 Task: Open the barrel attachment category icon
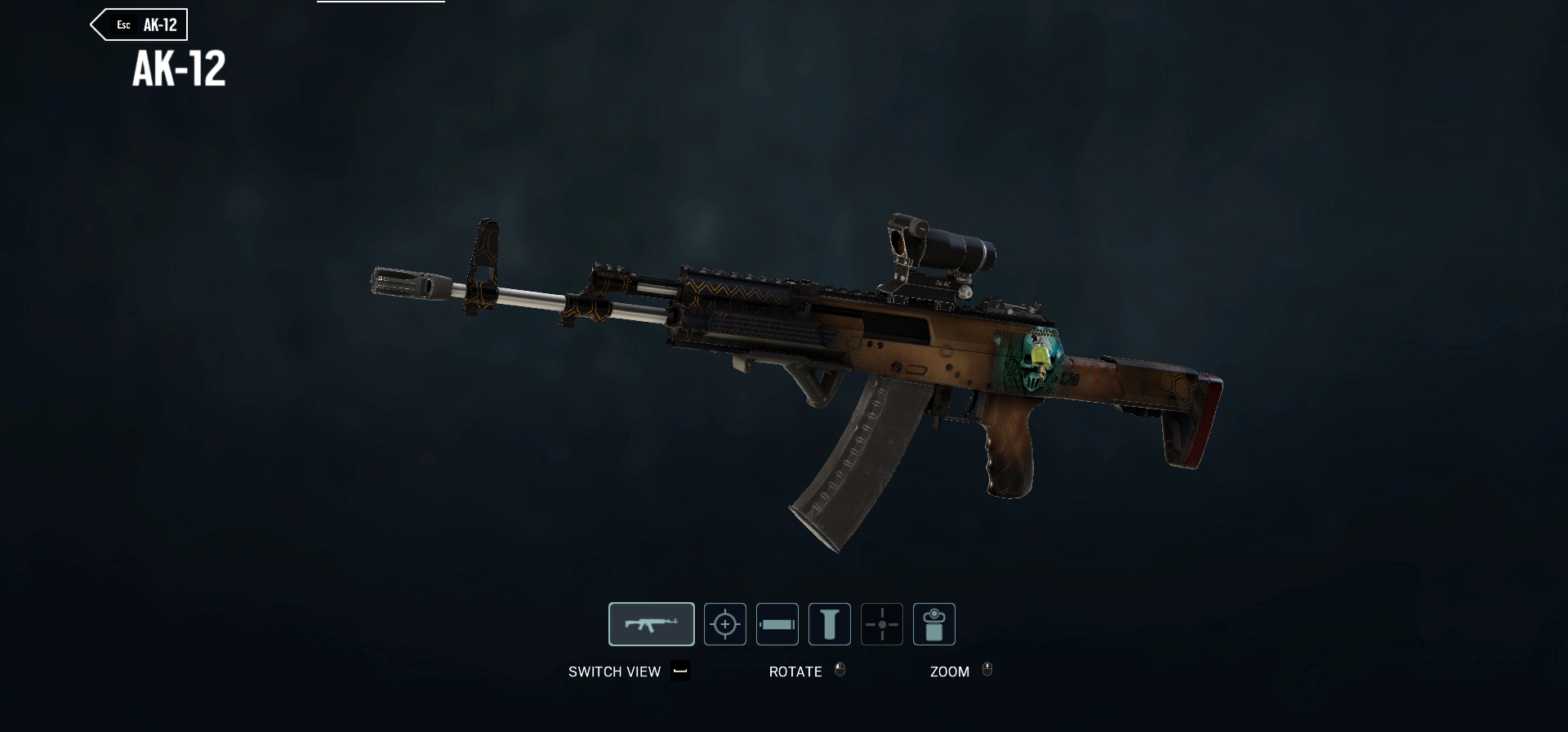pyautogui.click(x=777, y=623)
